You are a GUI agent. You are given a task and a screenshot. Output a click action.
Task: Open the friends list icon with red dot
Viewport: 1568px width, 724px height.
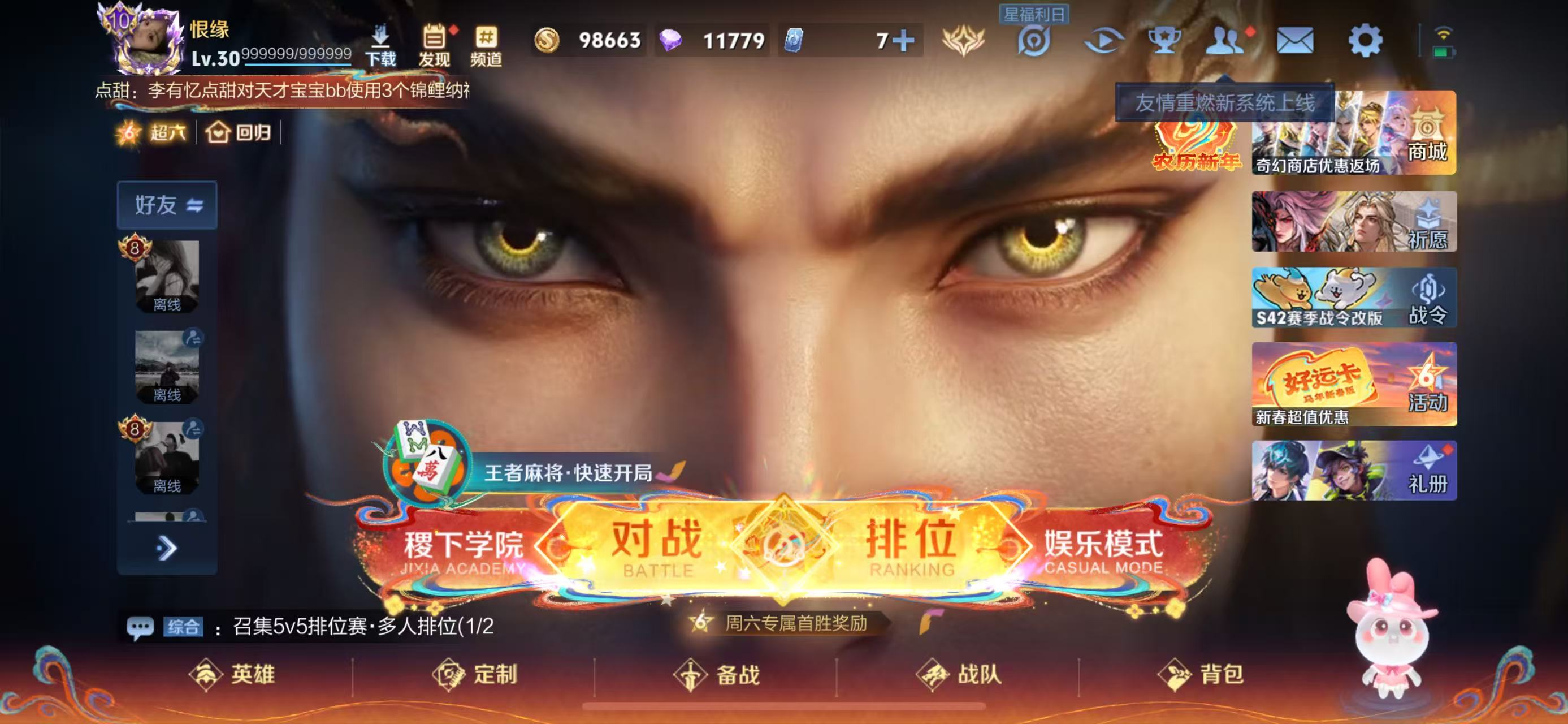pos(1225,41)
